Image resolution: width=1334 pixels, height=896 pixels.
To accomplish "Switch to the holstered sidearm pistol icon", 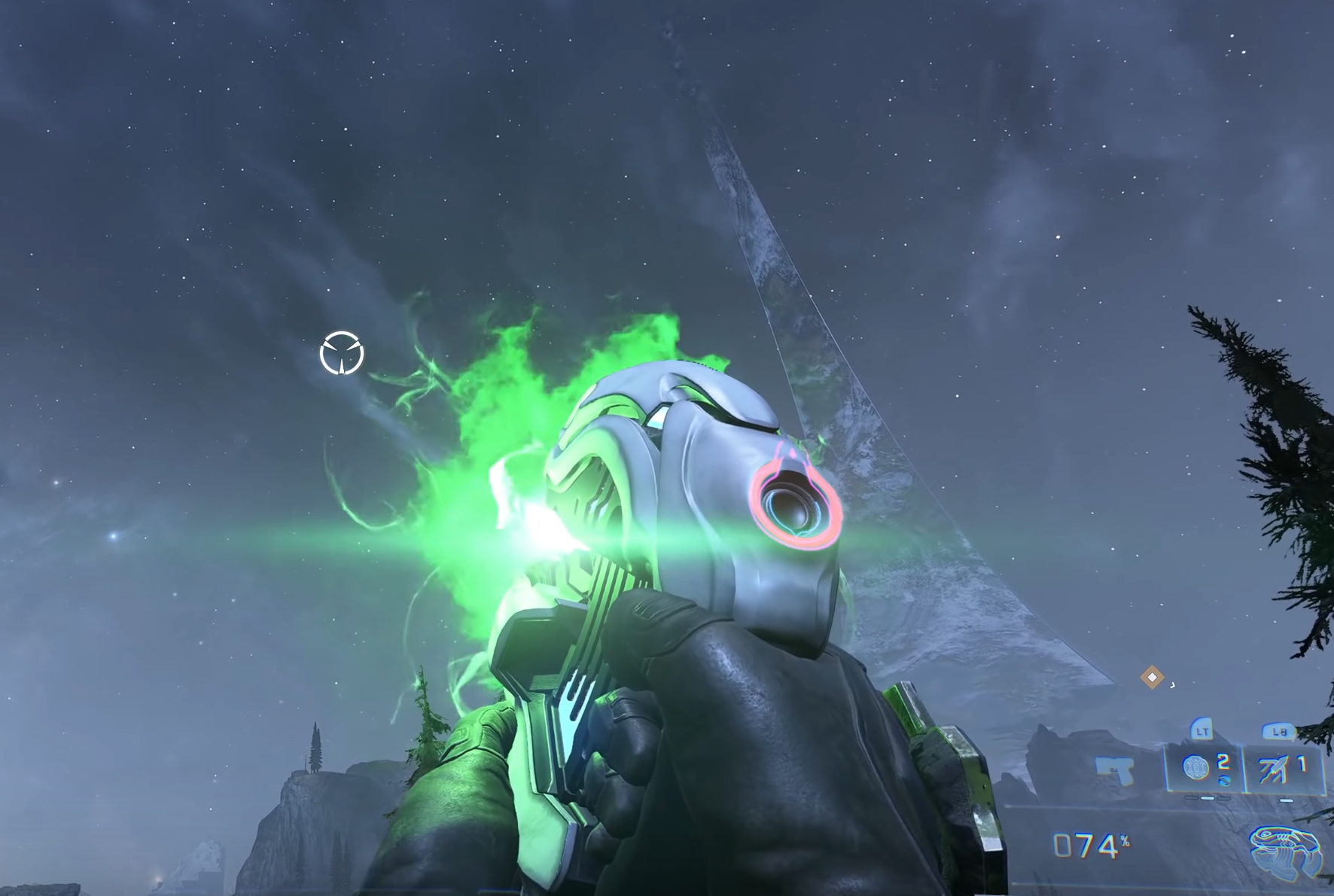I will pos(1115,770).
